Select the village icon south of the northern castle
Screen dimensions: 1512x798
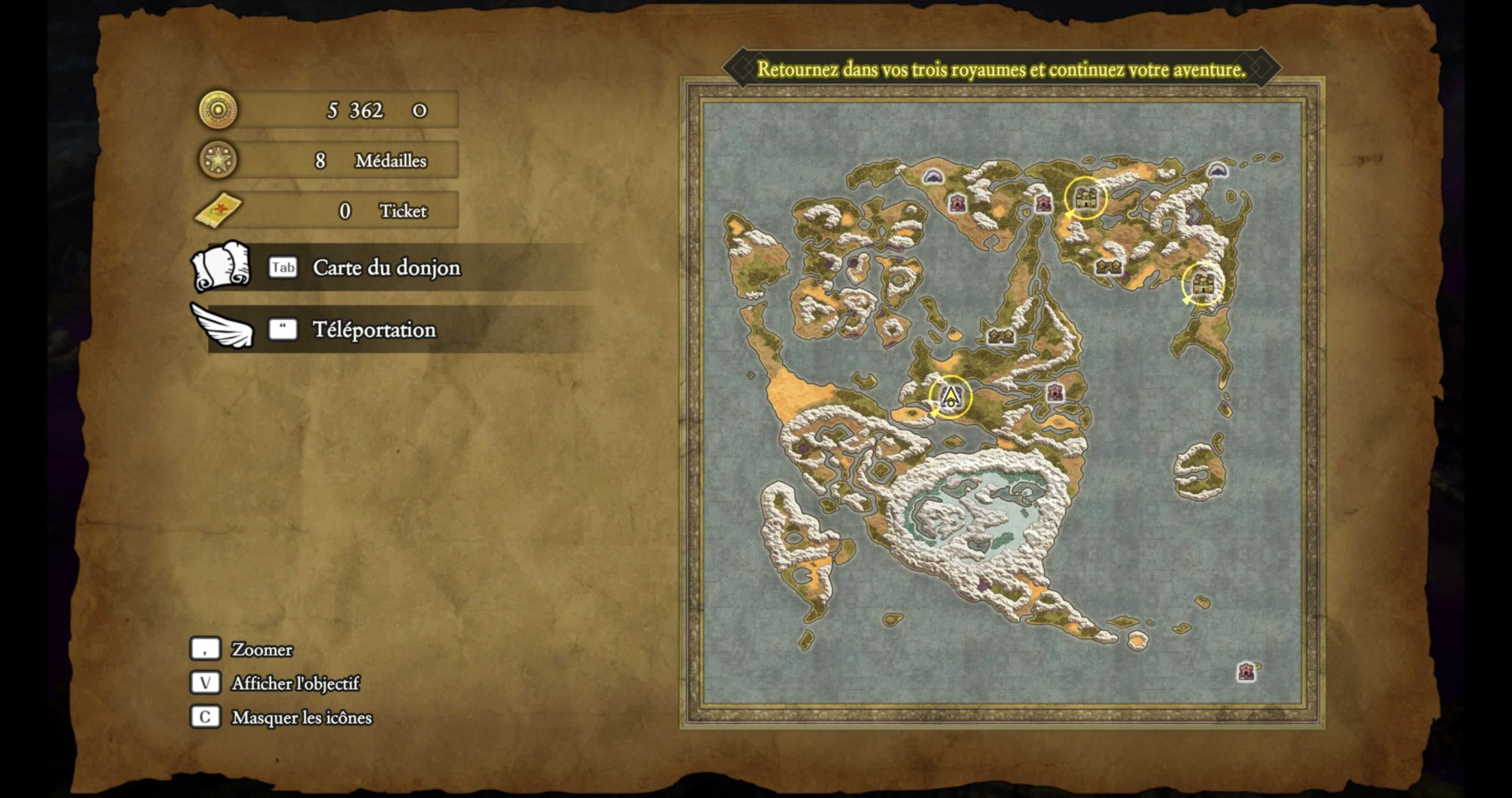[1108, 267]
